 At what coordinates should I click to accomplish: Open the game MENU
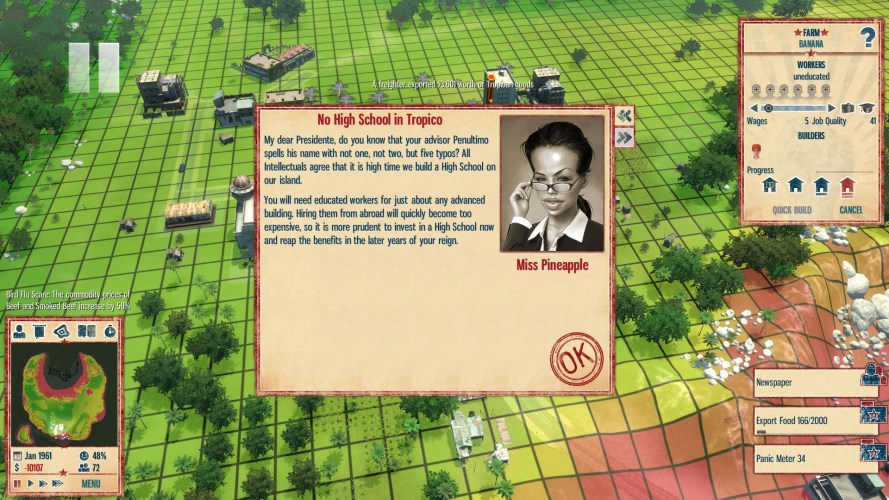click(91, 484)
